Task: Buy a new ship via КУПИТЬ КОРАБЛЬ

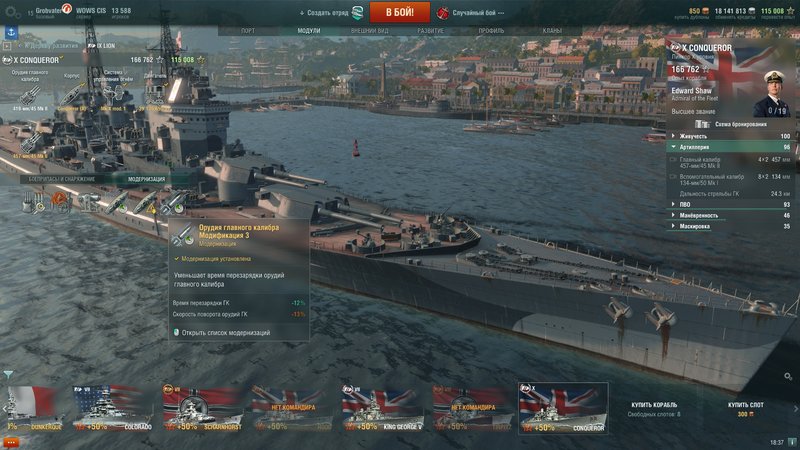Action: pyautogui.click(x=656, y=405)
